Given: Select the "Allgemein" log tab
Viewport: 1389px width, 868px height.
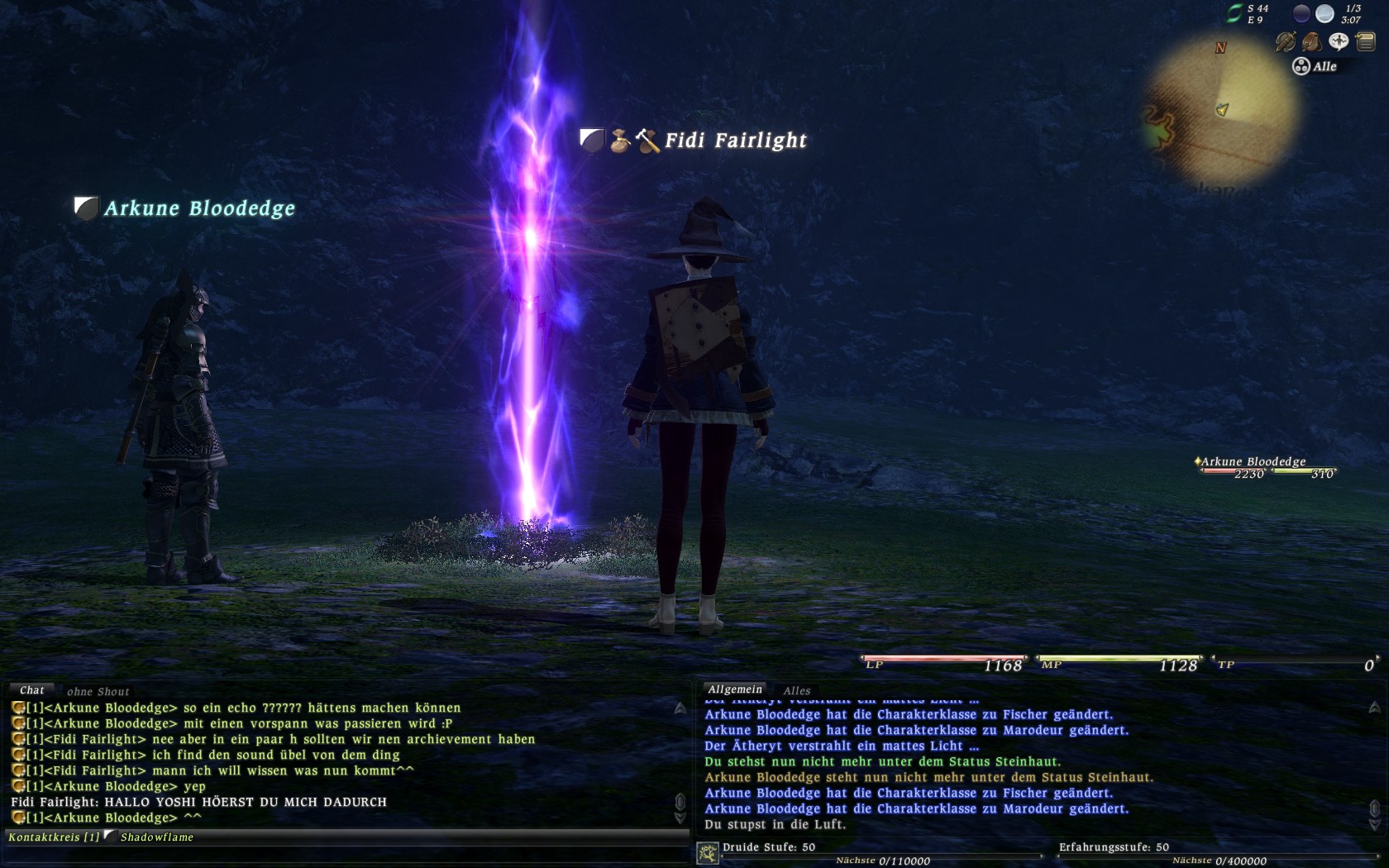Looking at the screenshot, I should coord(734,689).
